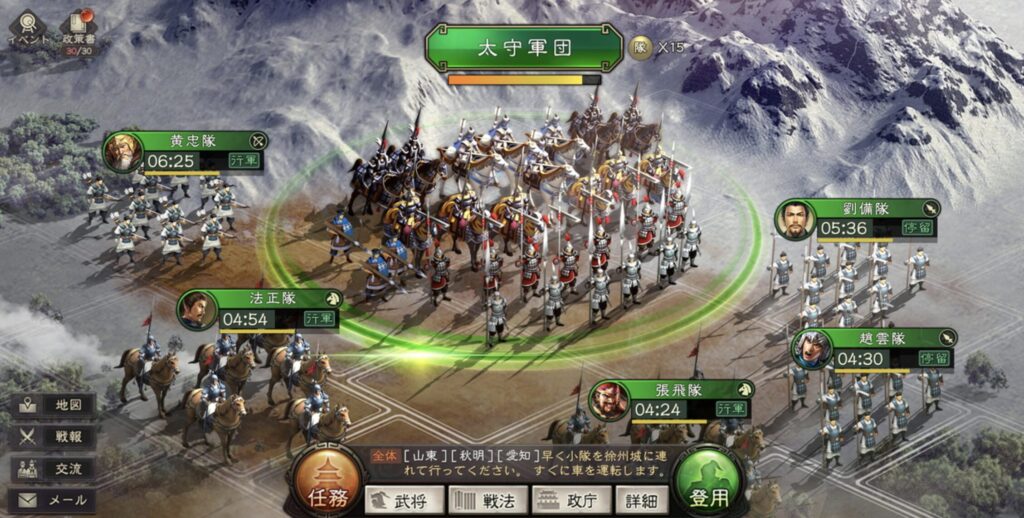
Task: Open the メール mail menu
Action: [x=53, y=499]
